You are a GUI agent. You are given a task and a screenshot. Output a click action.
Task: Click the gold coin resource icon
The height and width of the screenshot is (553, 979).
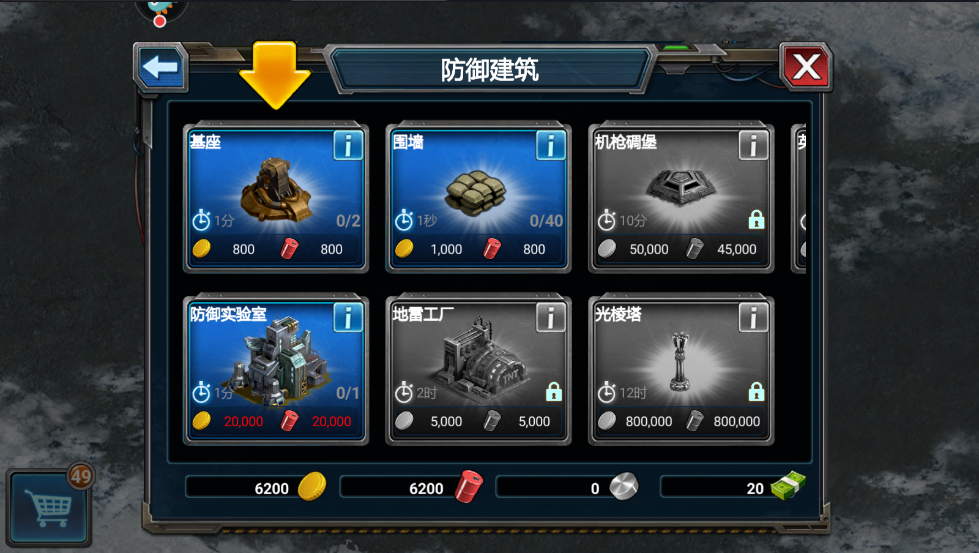(312, 487)
